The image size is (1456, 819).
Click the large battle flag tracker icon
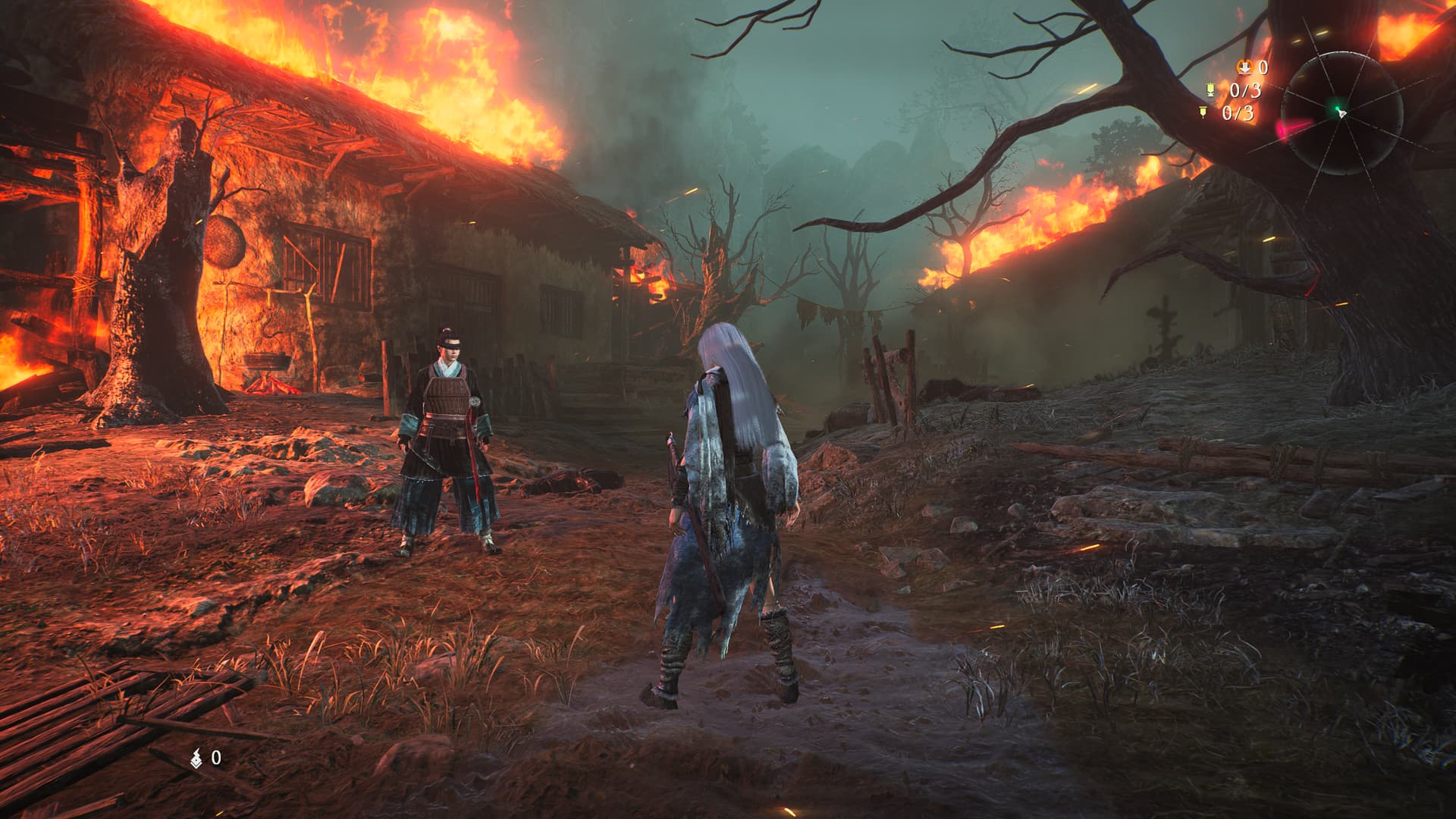(1212, 91)
